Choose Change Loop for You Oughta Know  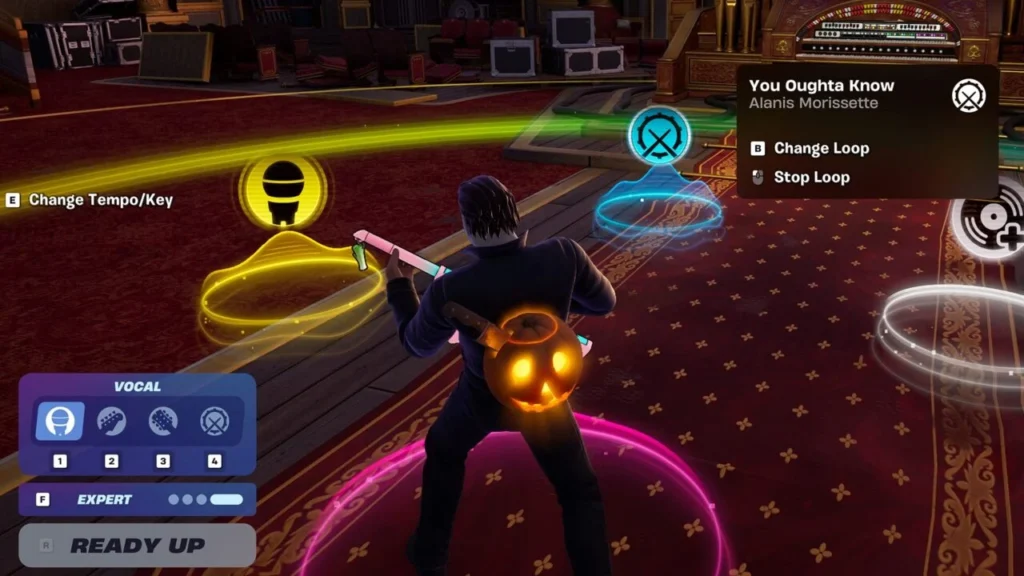pos(820,148)
